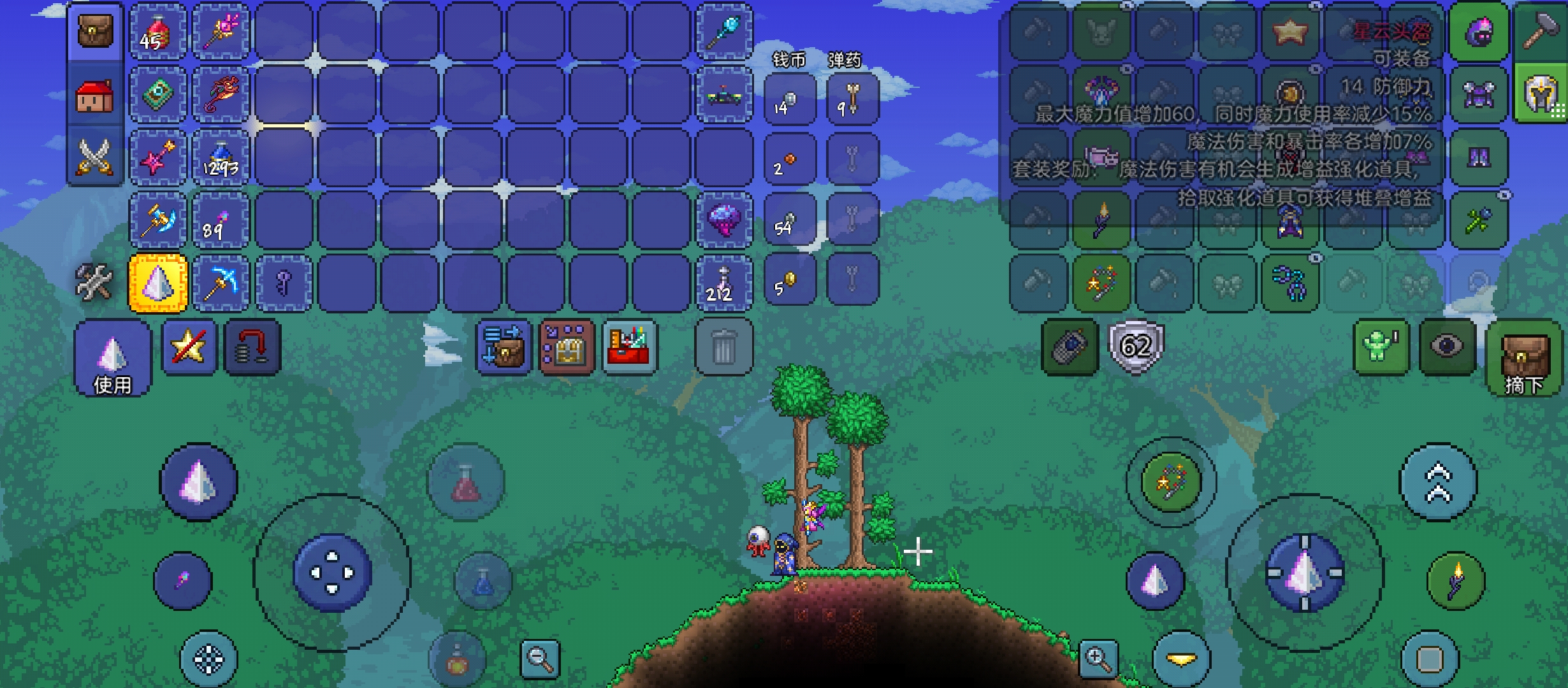Zoom out with the minus magnifier
The image size is (1568, 688).
click(540, 659)
